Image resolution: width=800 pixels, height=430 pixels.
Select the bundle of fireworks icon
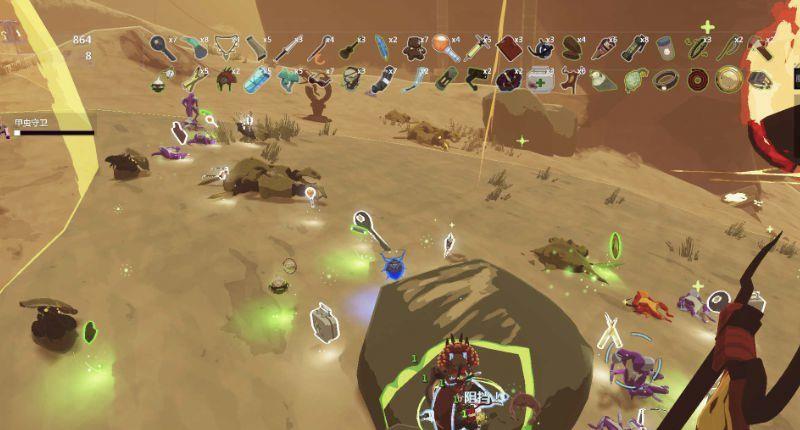(x=605, y=46)
